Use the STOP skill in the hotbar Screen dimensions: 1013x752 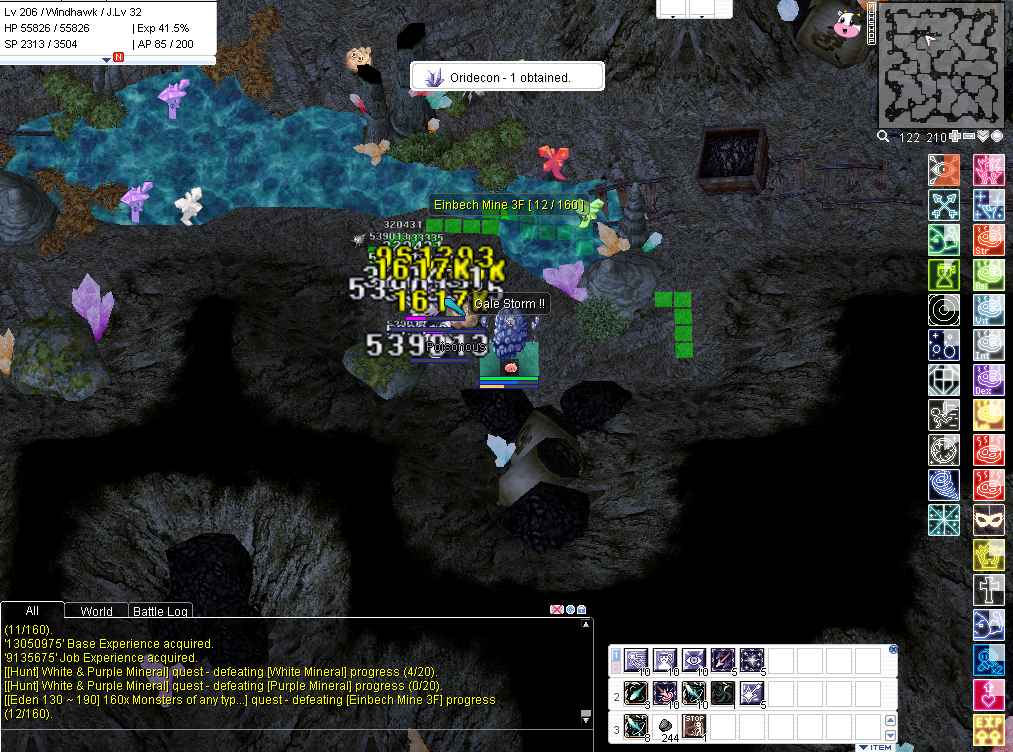693,725
